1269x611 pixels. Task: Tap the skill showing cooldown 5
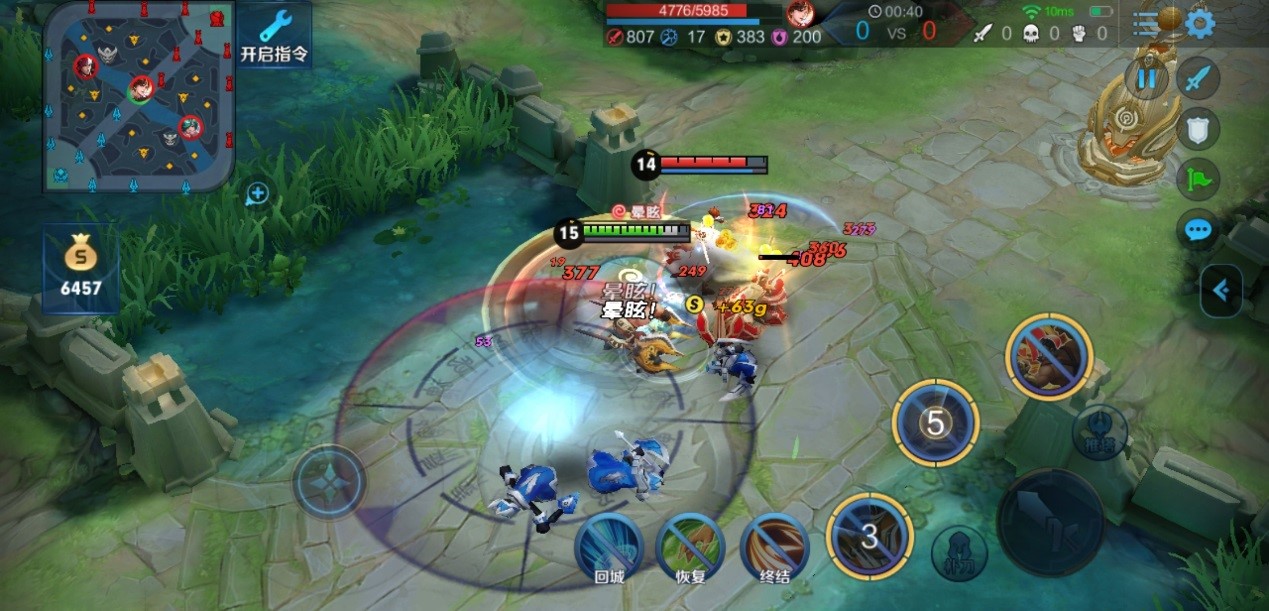pyautogui.click(x=935, y=423)
